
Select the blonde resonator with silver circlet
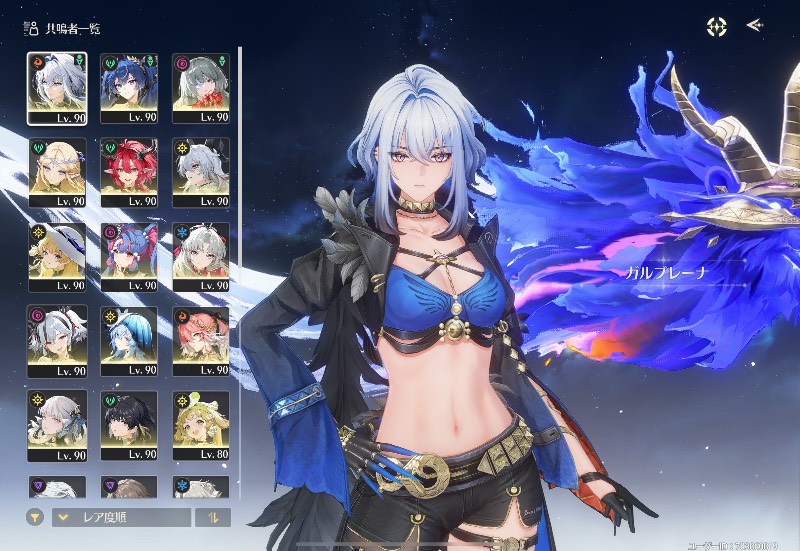click(57, 172)
